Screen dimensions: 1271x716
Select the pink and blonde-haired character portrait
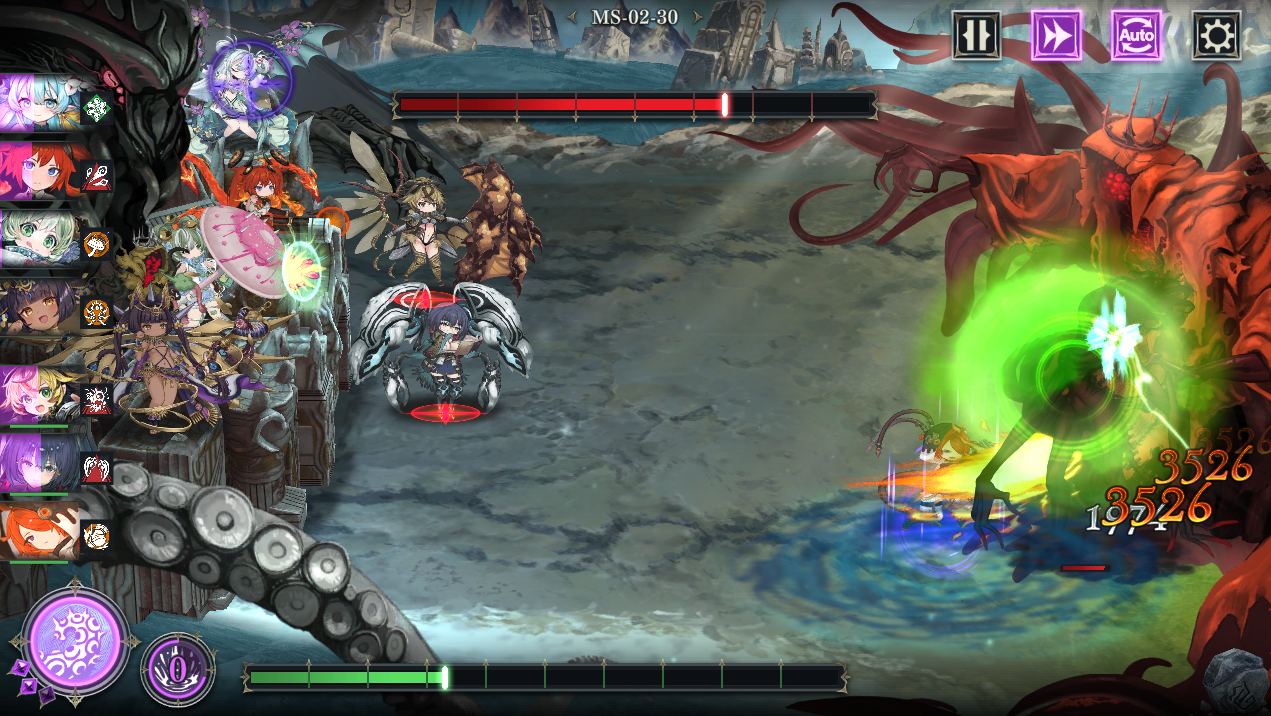[x=40, y=395]
